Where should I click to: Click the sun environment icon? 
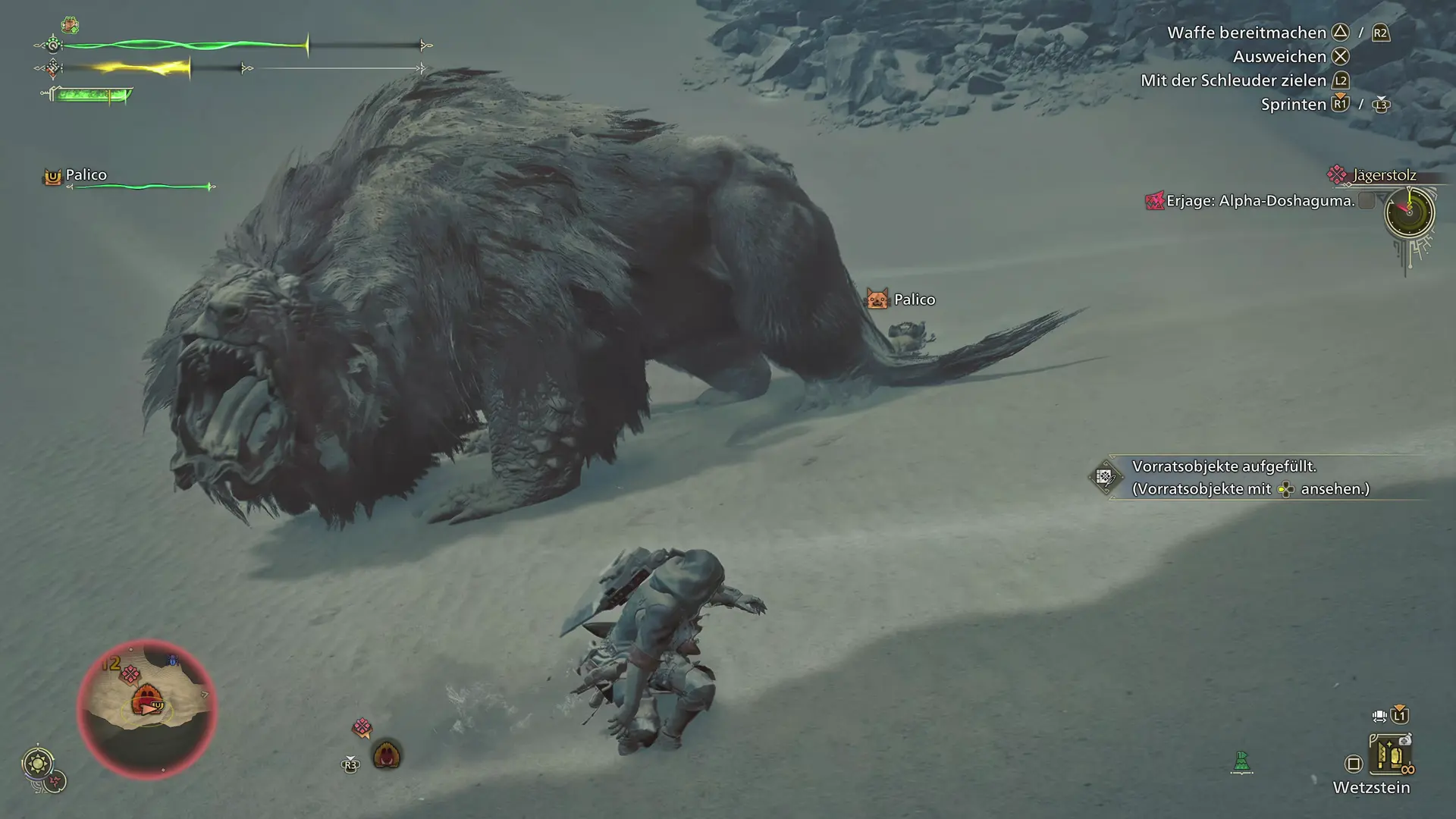(38, 762)
